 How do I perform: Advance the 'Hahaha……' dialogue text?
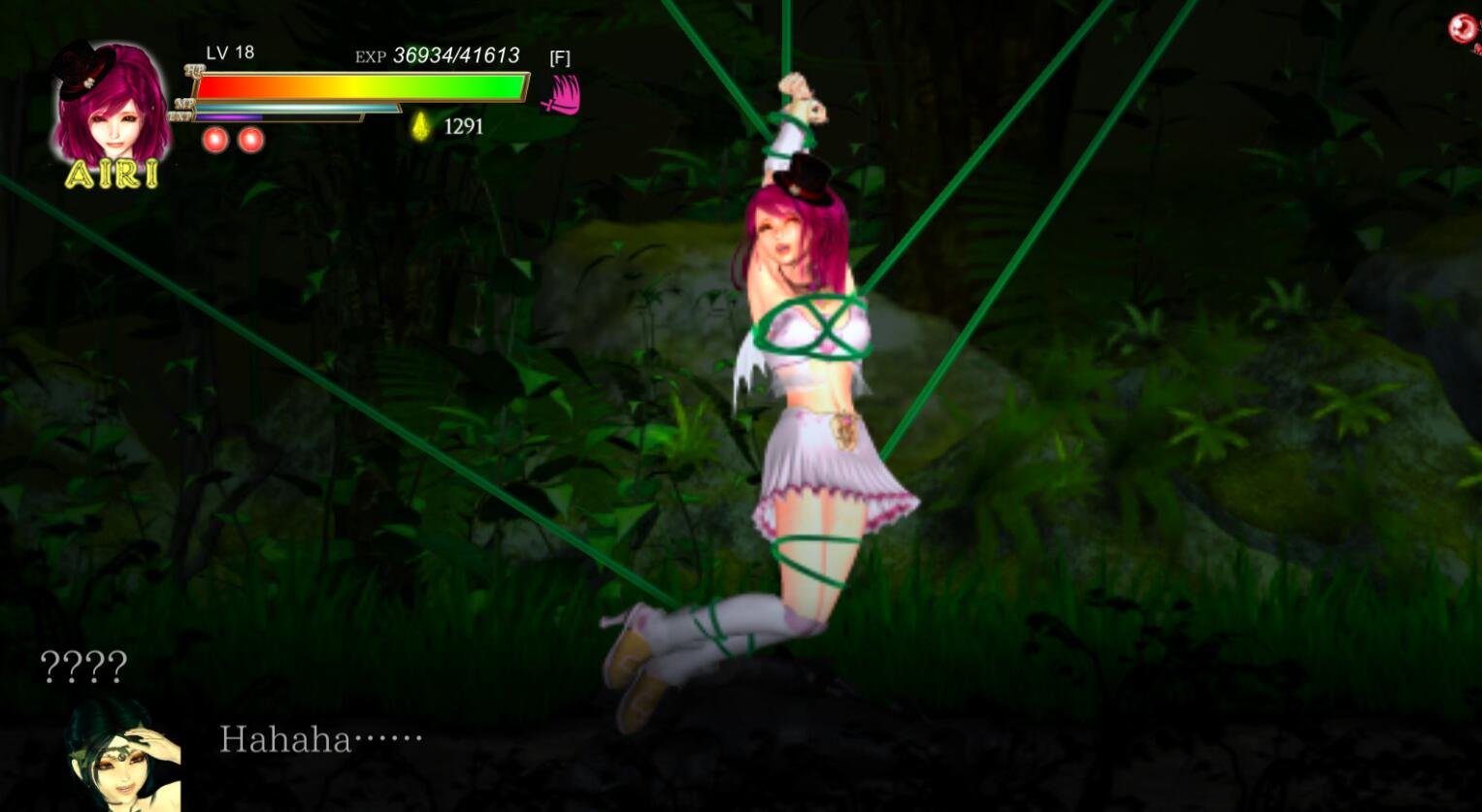pos(320,741)
